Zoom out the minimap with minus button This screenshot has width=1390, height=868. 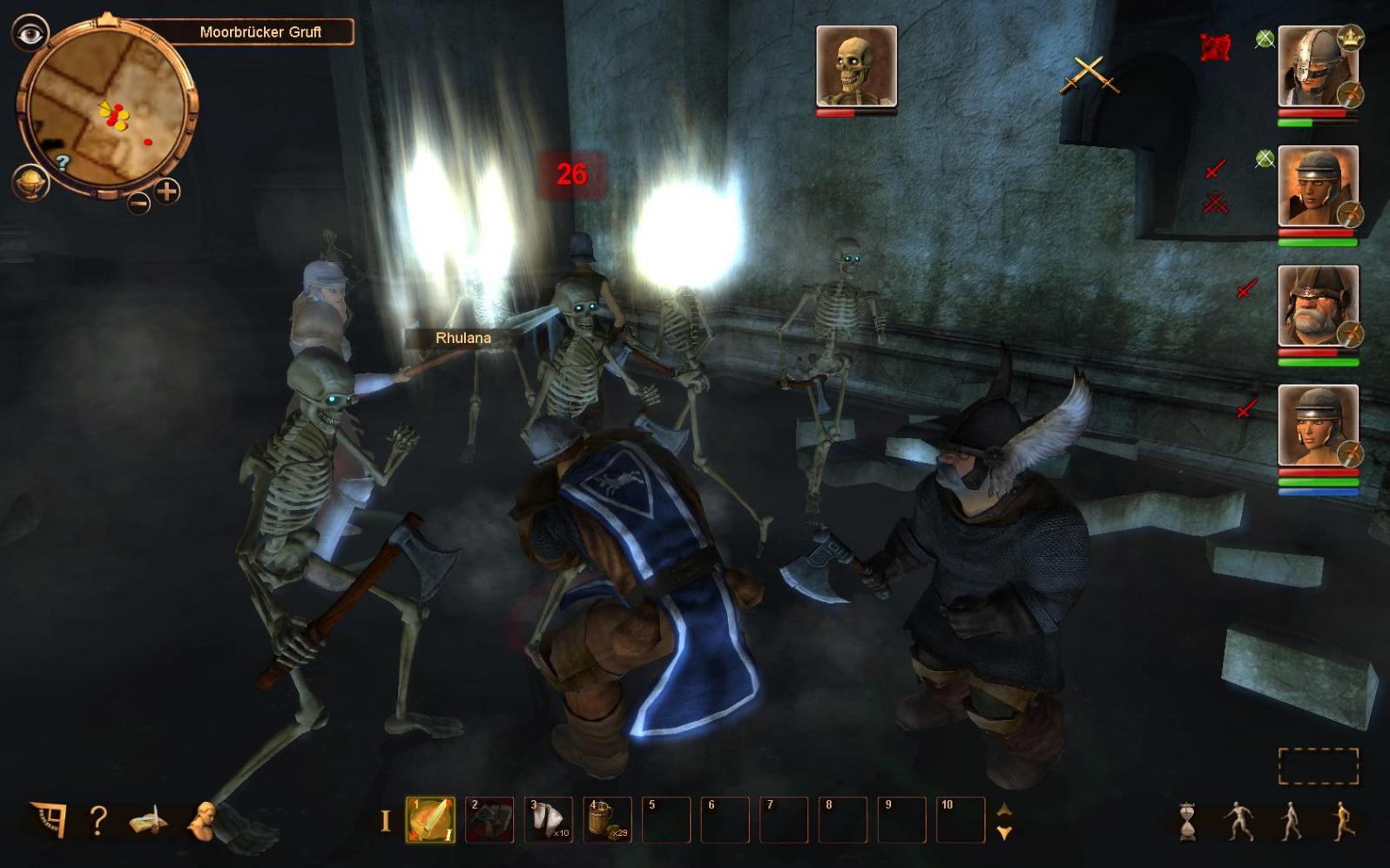point(138,203)
